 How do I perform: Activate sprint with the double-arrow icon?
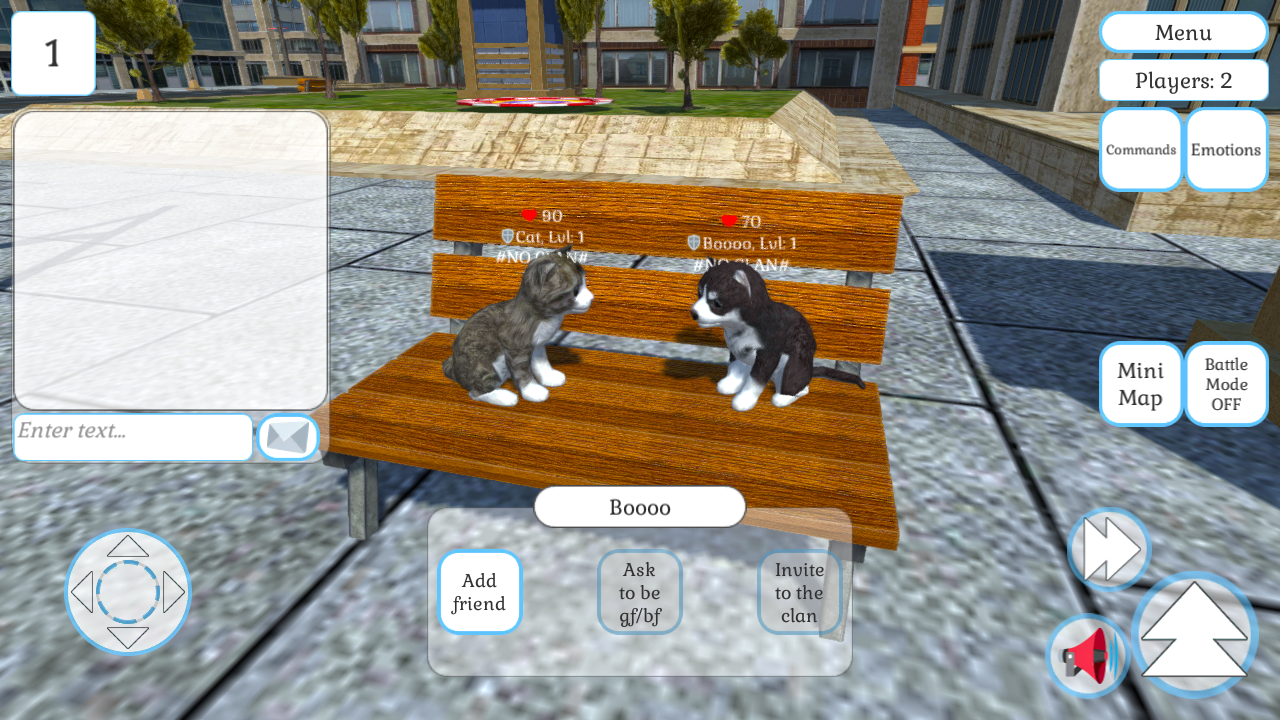tap(1108, 549)
